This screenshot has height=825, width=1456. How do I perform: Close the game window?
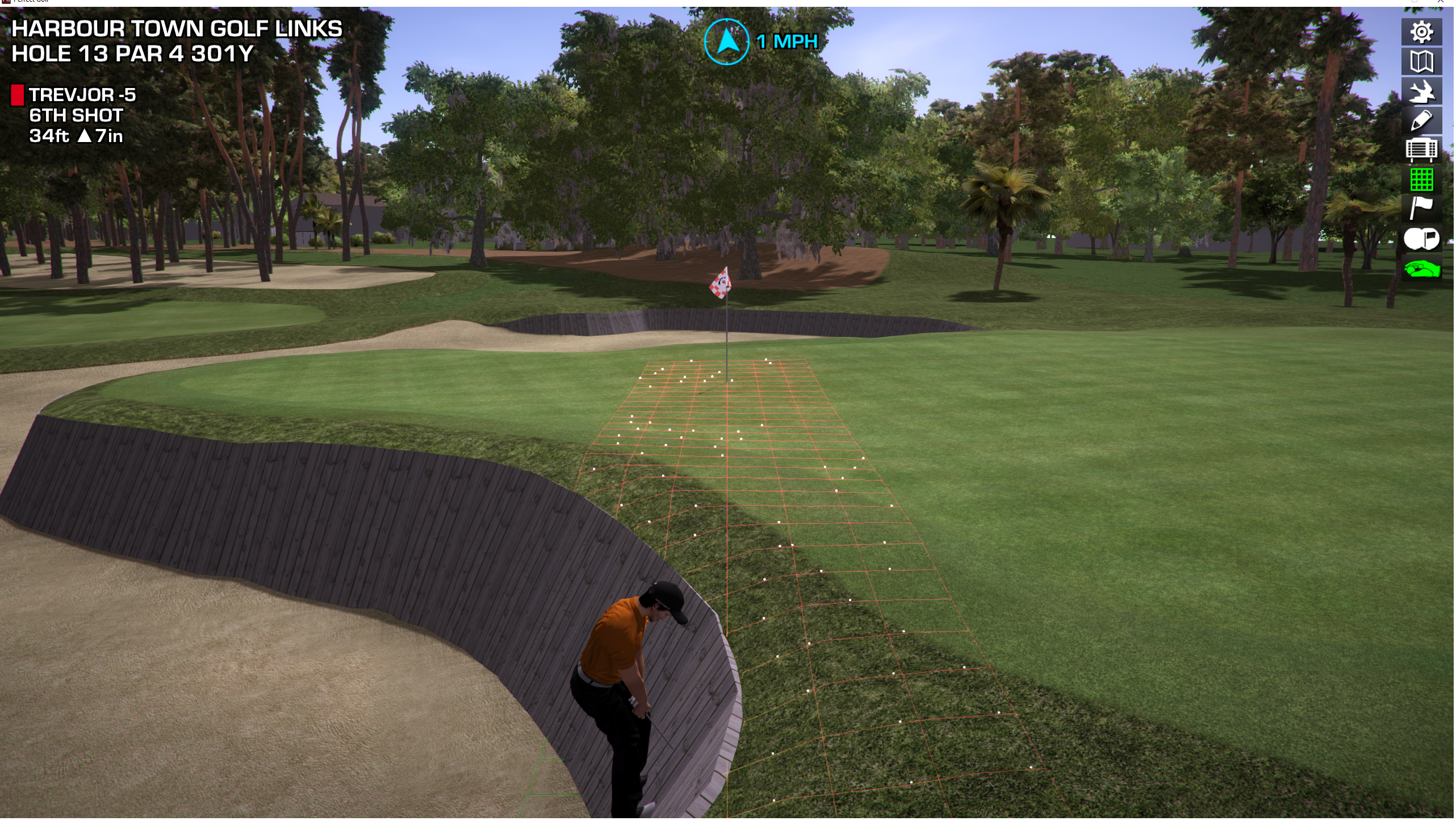click(1442, 2)
